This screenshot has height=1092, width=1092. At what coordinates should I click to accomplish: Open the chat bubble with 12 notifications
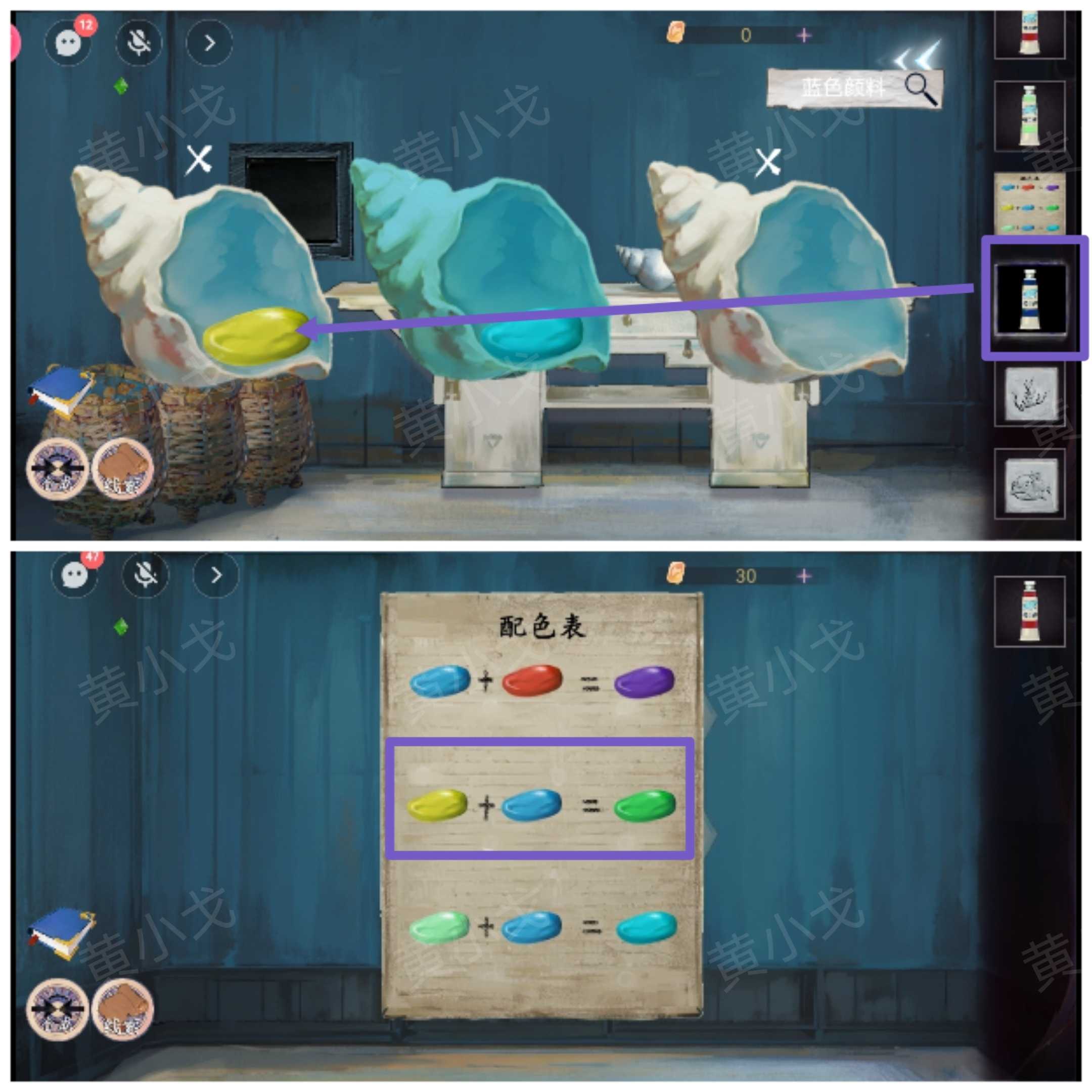click(68, 42)
